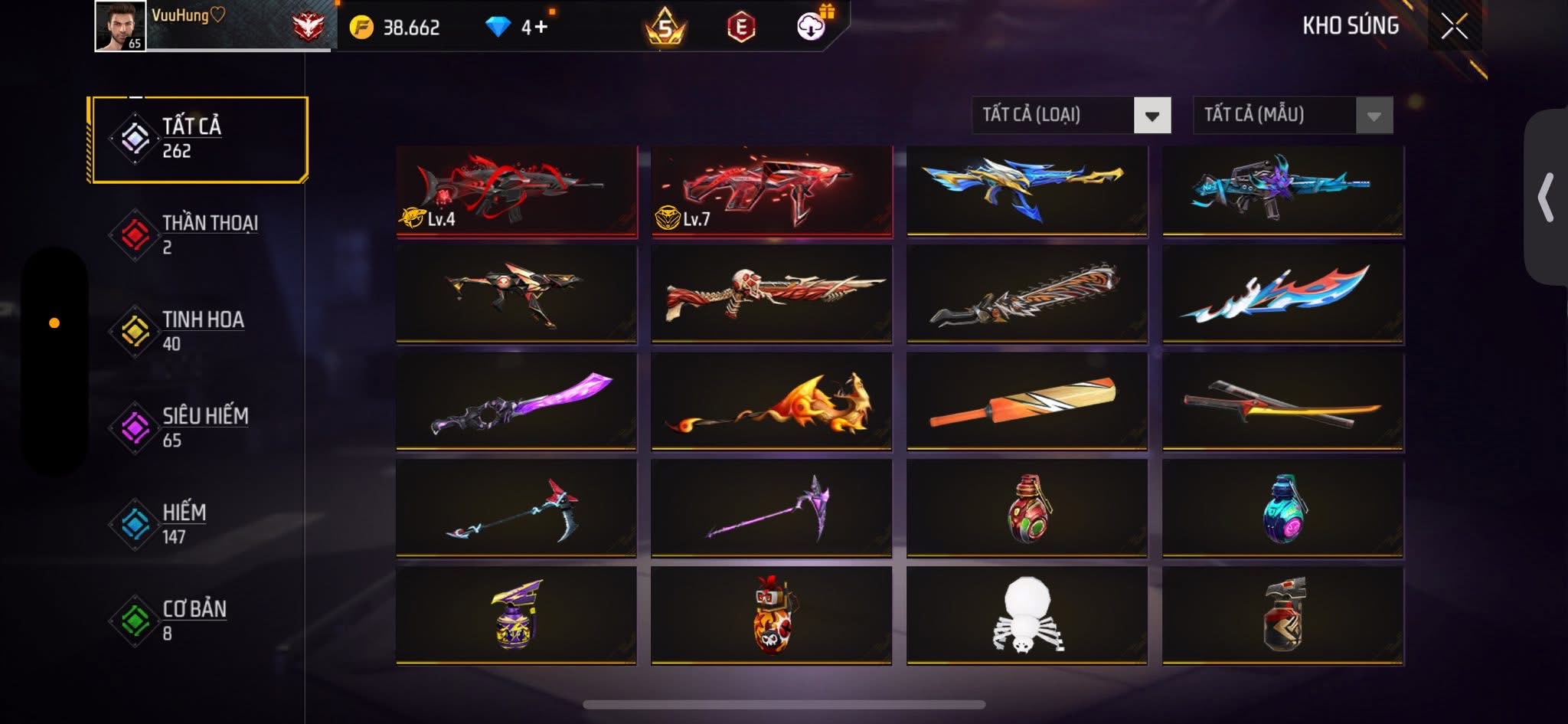Select the Tất Cả category tab
The image size is (1568, 724).
(198, 139)
